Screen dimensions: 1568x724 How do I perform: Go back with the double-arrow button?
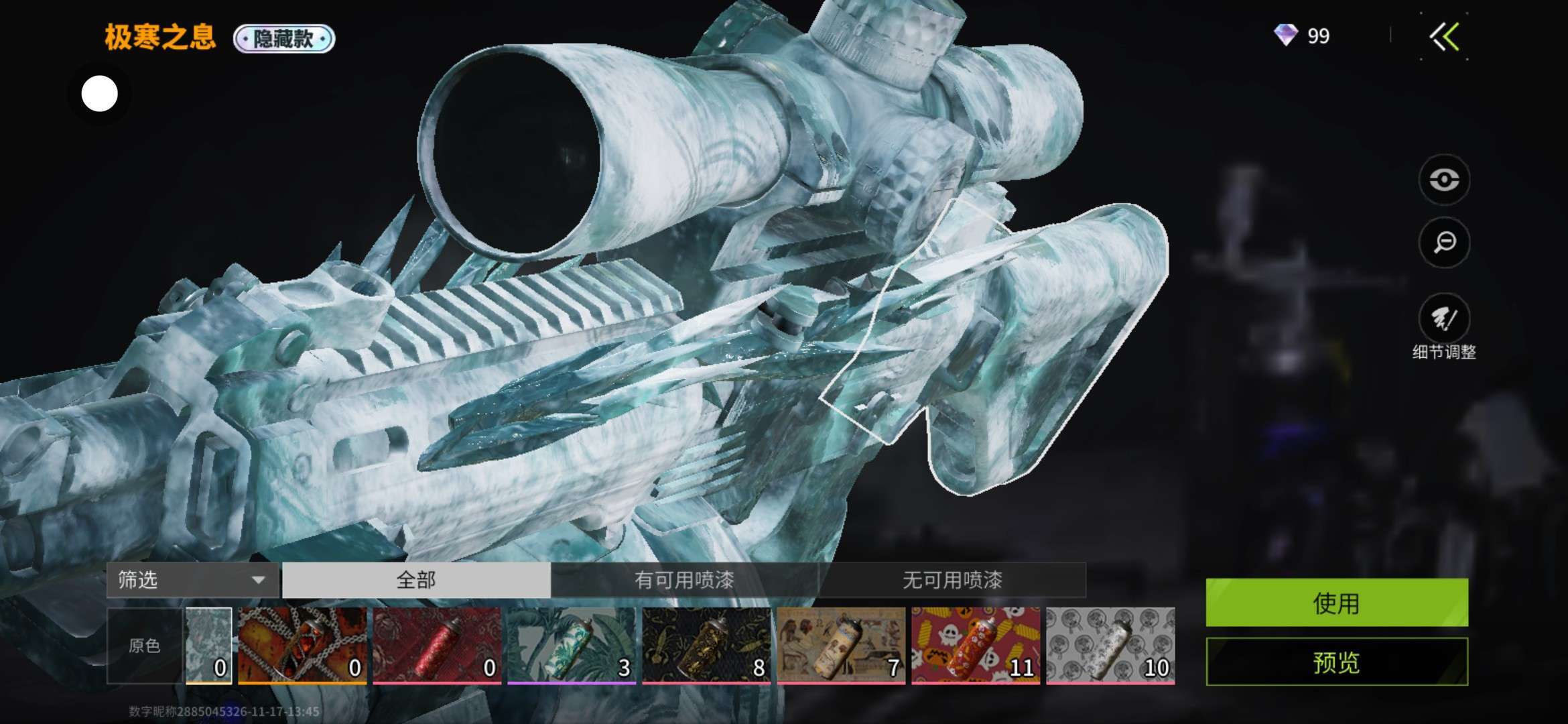1445,37
